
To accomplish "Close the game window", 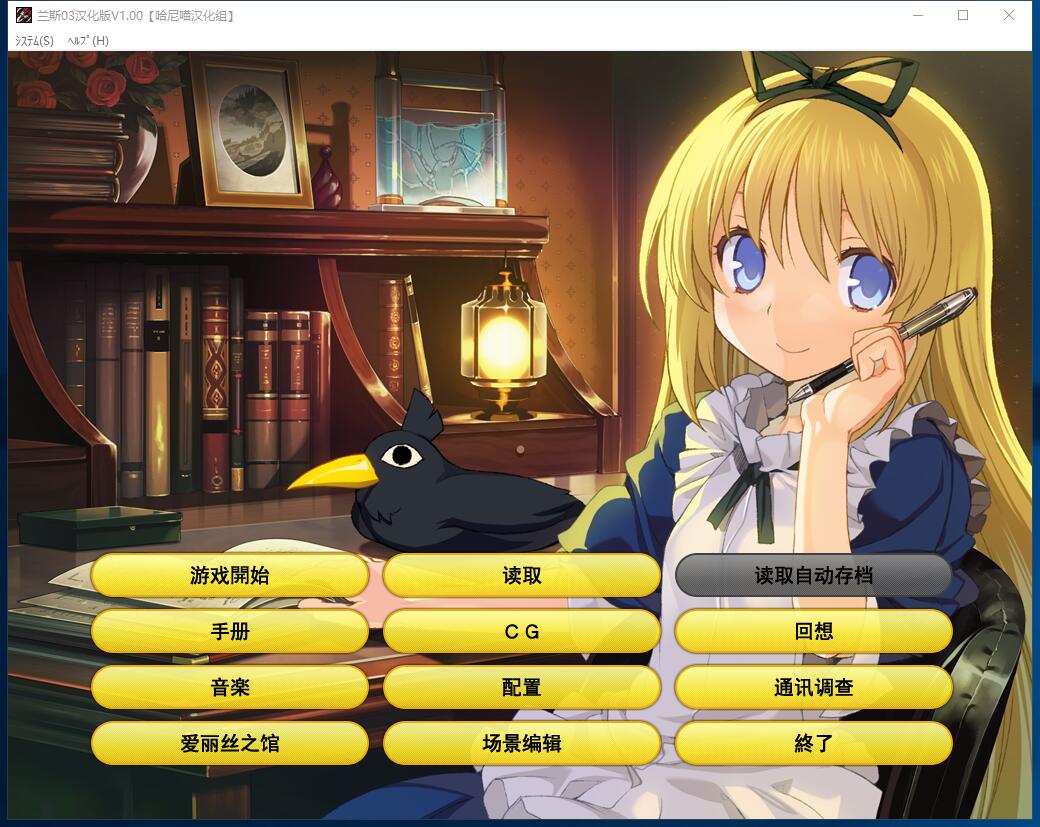I will pyautogui.click(x=1009, y=15).
